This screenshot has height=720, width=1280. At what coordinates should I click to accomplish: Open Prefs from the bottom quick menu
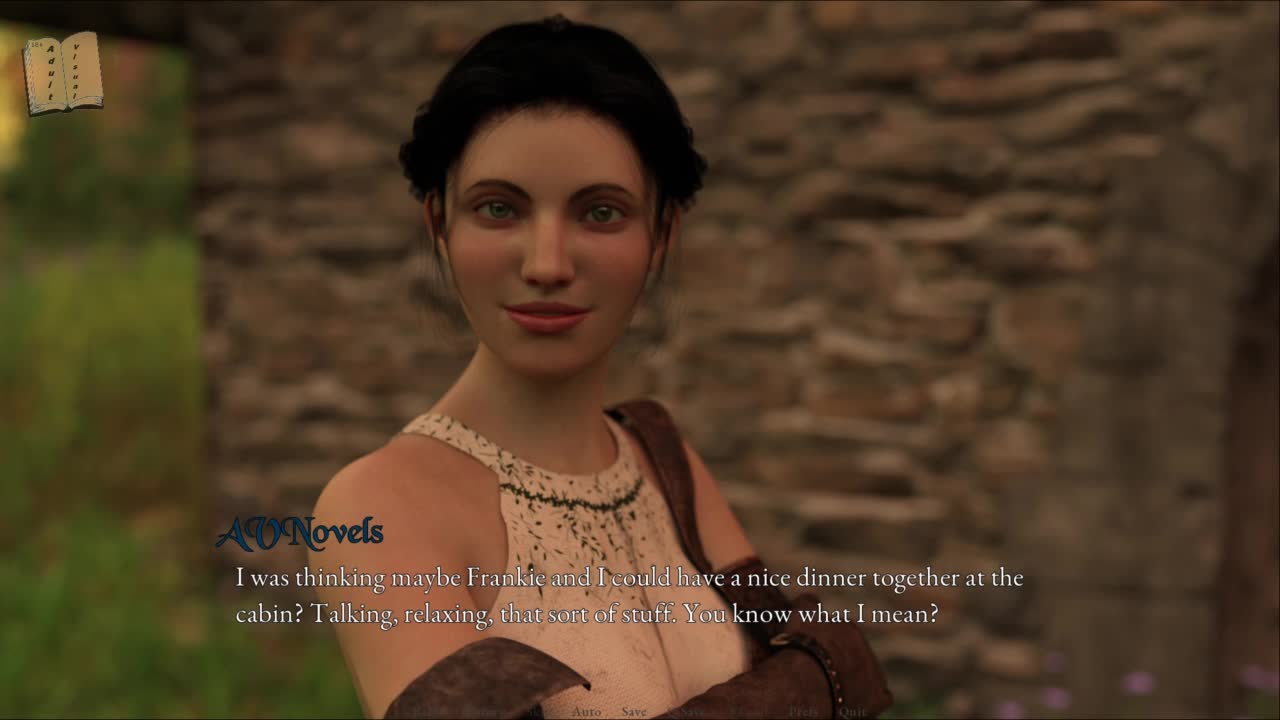click(803, 712)
